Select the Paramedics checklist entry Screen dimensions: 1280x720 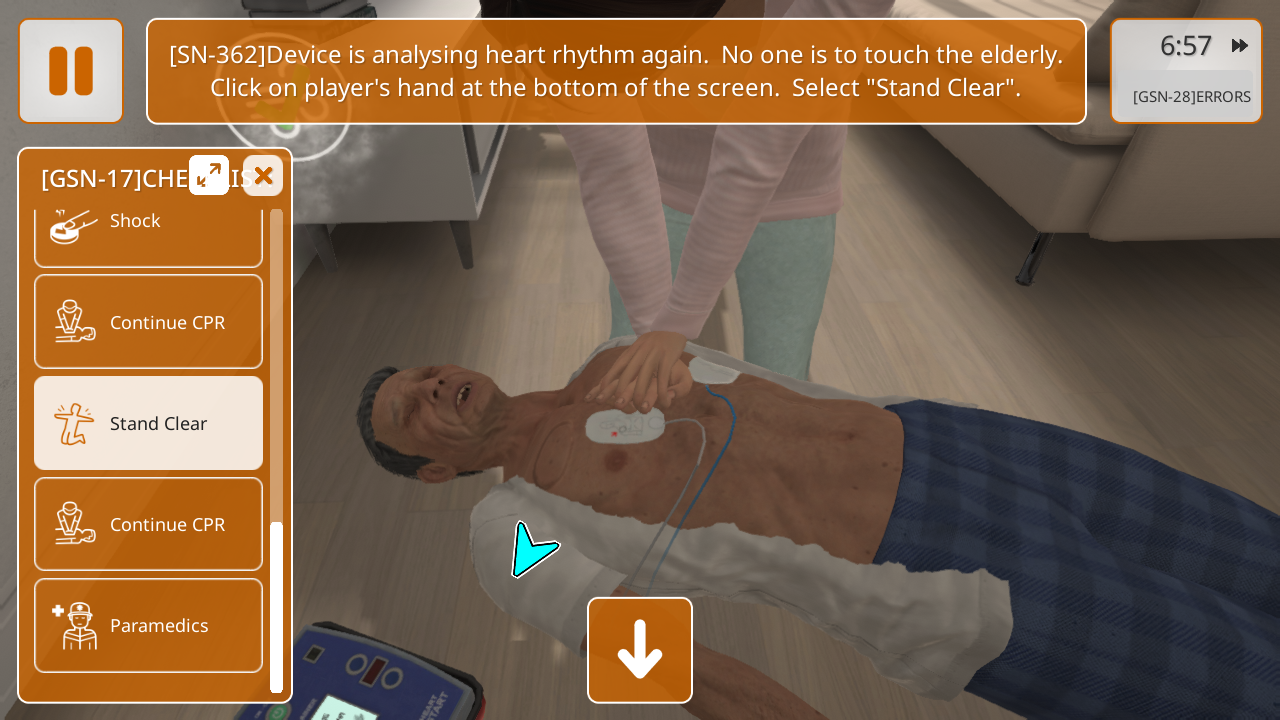click(148, 625)
